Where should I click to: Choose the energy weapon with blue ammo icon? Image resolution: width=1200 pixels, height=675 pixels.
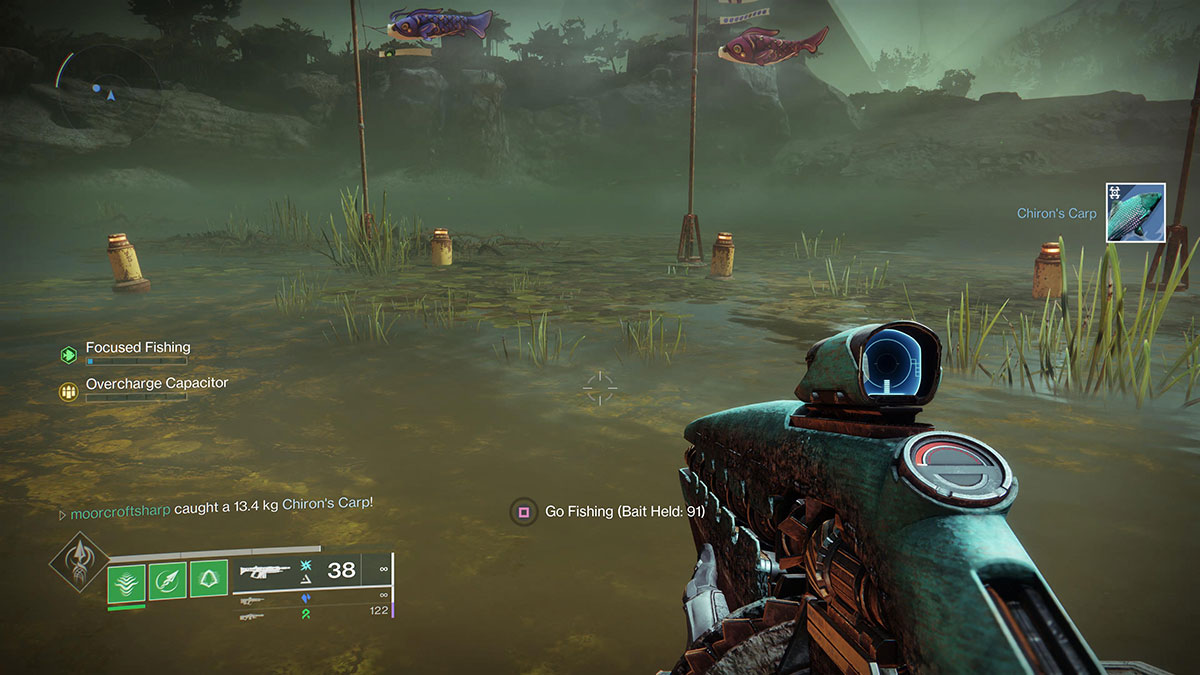point(253,599)
